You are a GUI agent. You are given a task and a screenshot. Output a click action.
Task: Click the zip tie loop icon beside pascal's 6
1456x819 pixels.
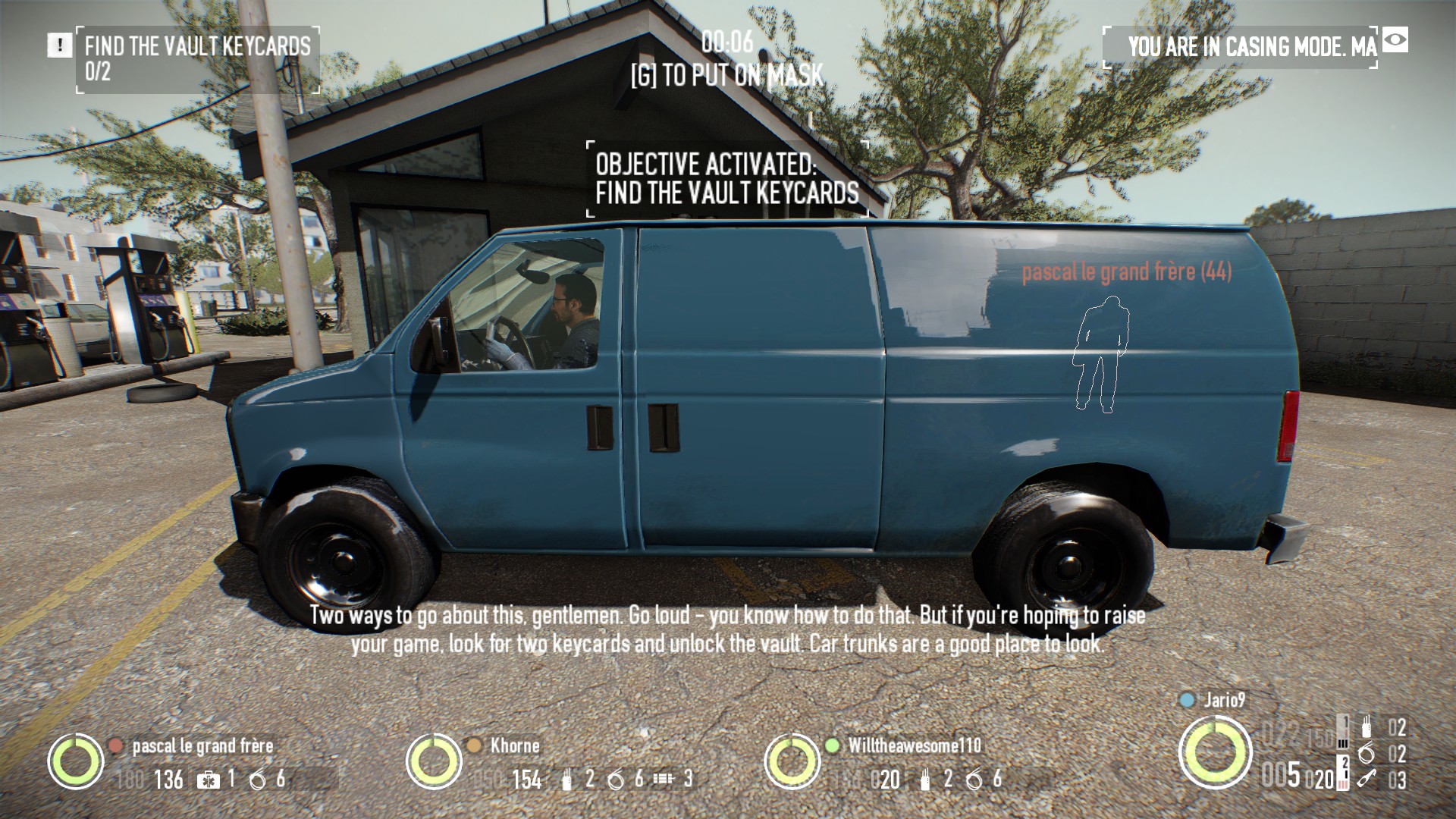pos(257,781)
